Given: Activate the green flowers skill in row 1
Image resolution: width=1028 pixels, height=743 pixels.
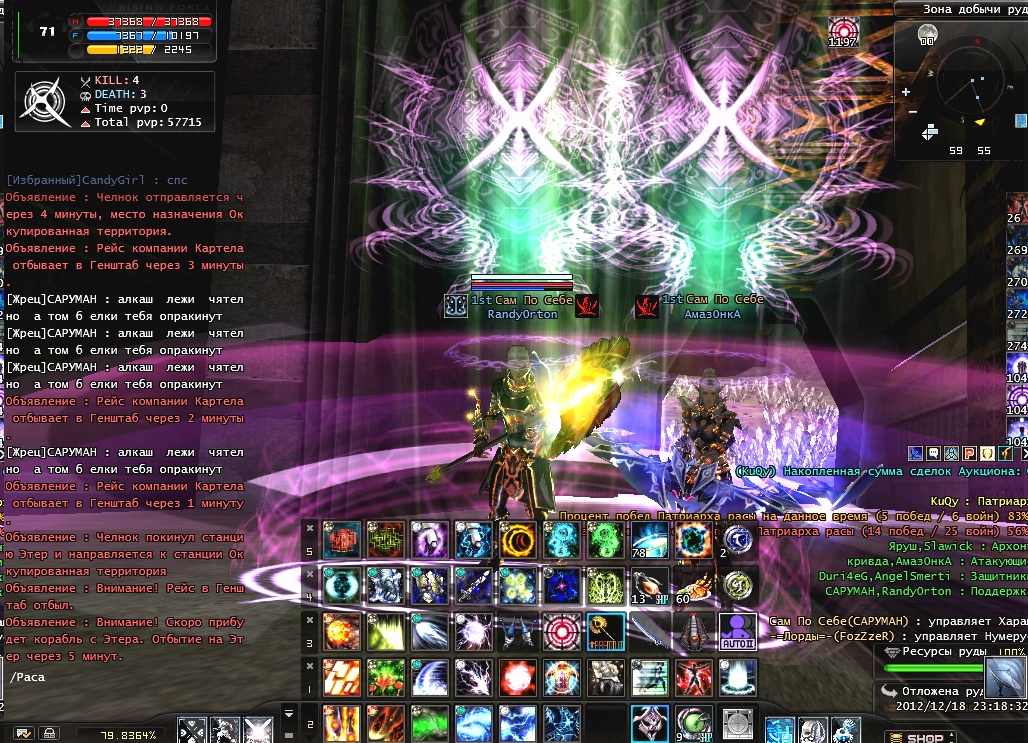Looking at the screenshot, I should coord(384,678).
